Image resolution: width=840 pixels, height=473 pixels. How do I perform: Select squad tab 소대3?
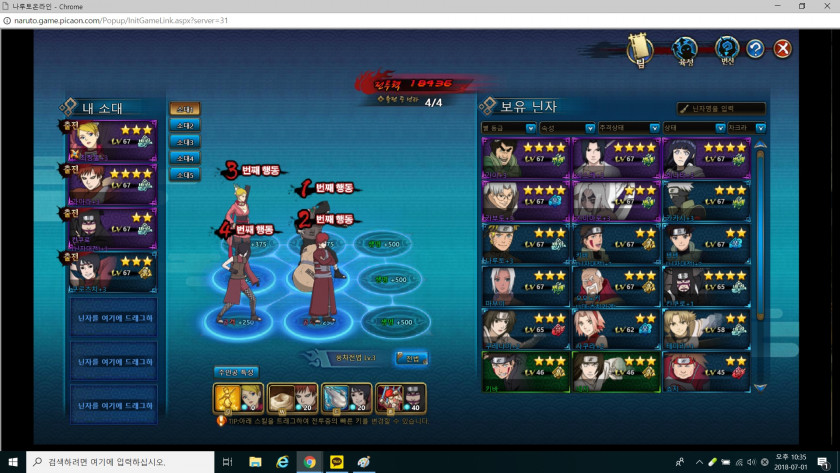pyautogui.click(x=184, y=141)
